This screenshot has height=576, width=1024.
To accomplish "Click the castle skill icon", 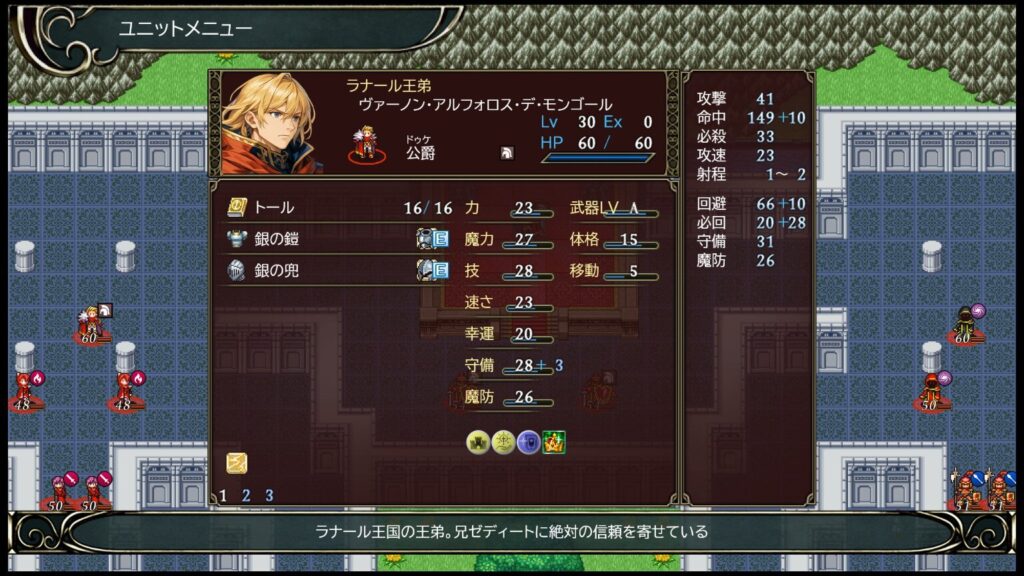I will (x=478, y=442).
